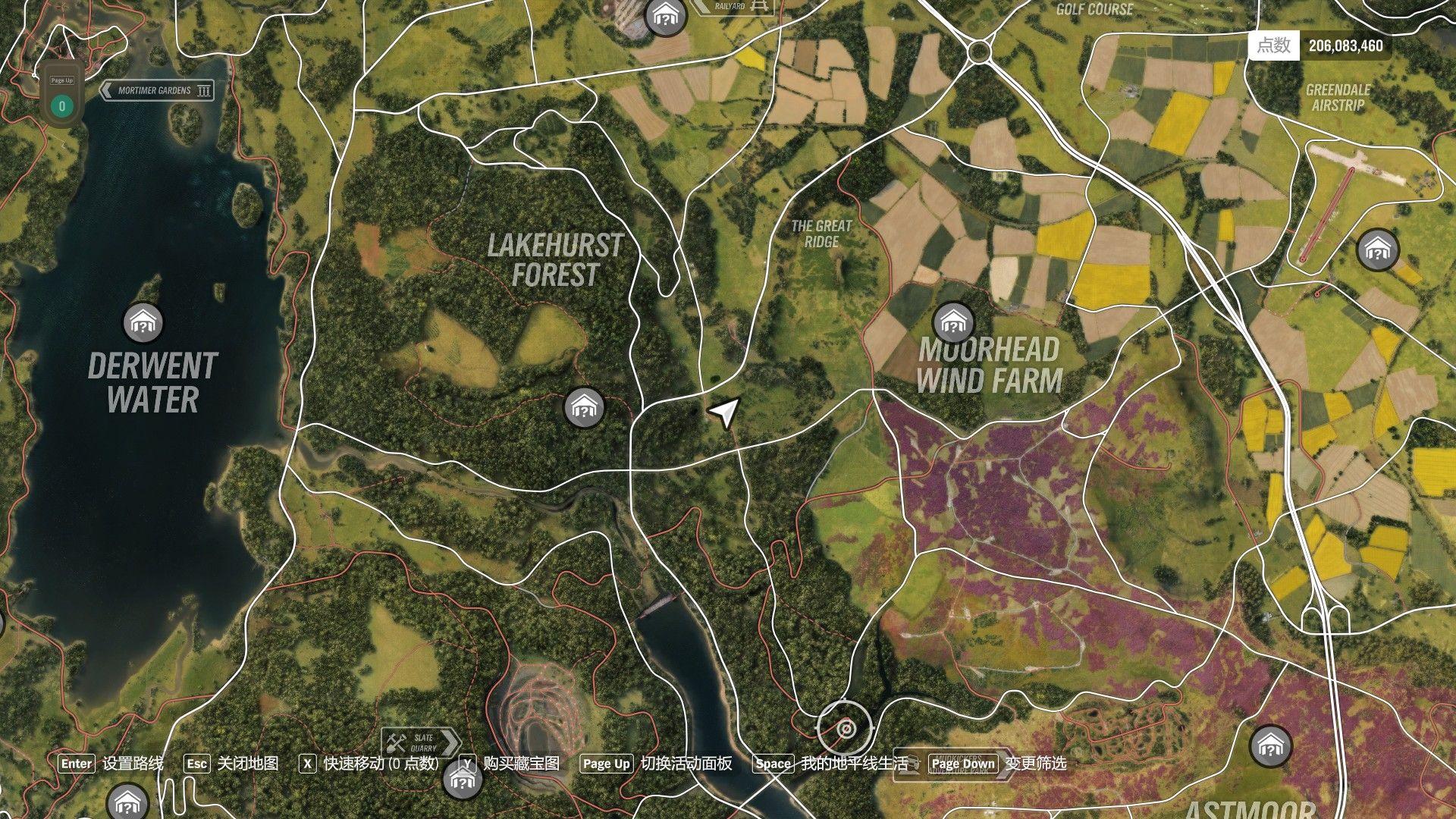Open the Mortimer Gardens location marker

156,91
